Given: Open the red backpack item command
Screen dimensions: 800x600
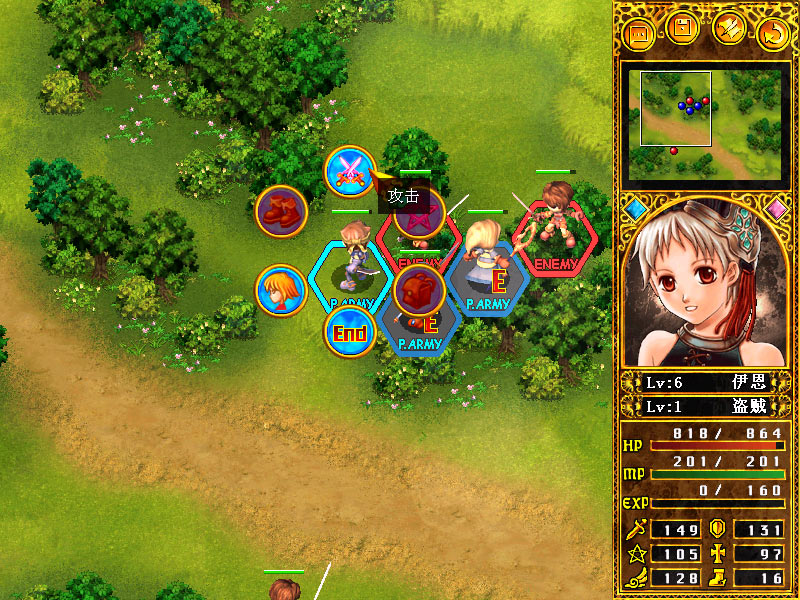Looking at the screenshot, I should click(x=419, y=290).
